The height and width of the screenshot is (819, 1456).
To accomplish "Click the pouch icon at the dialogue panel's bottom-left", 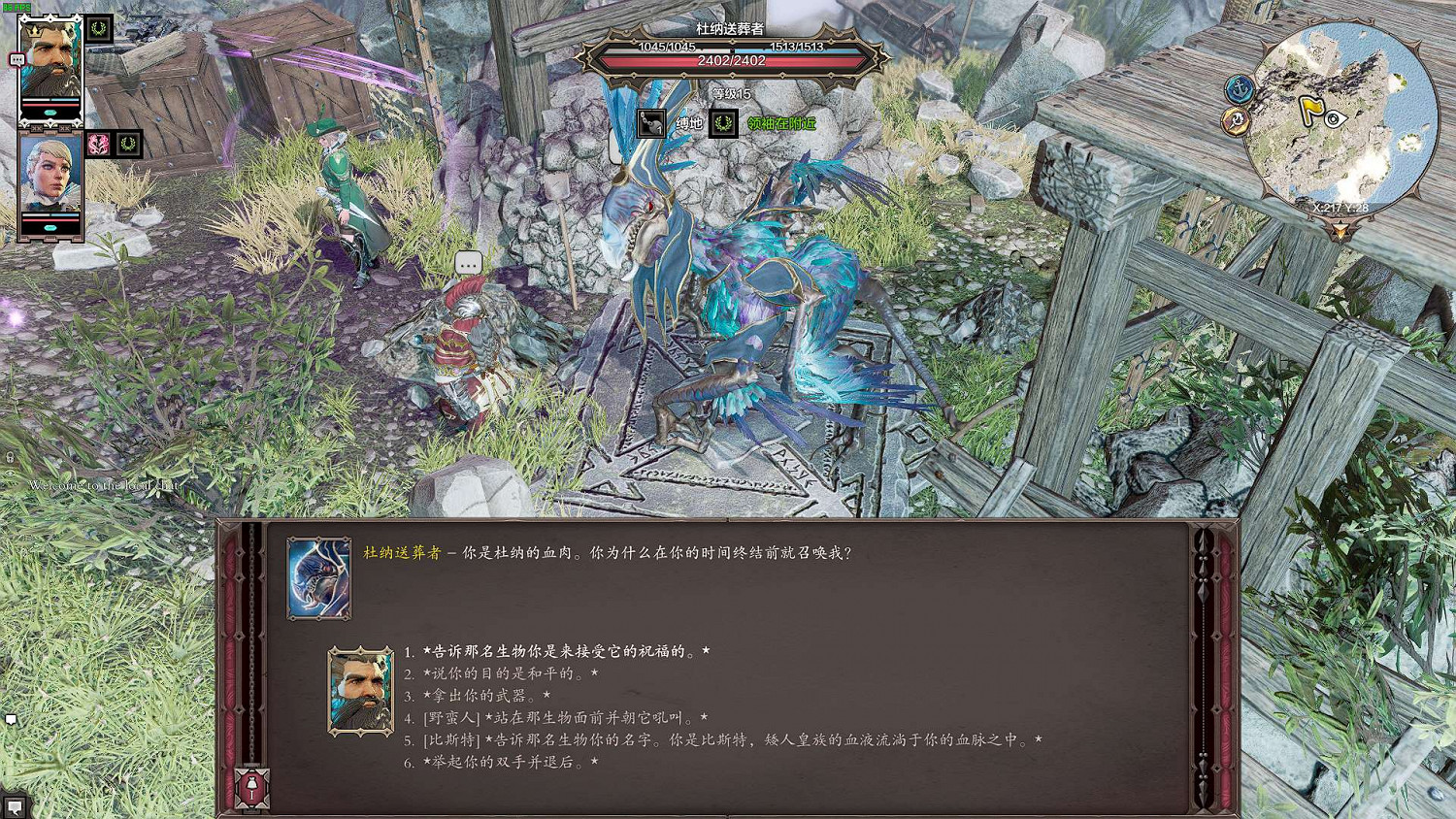I will tap(250, 788).
